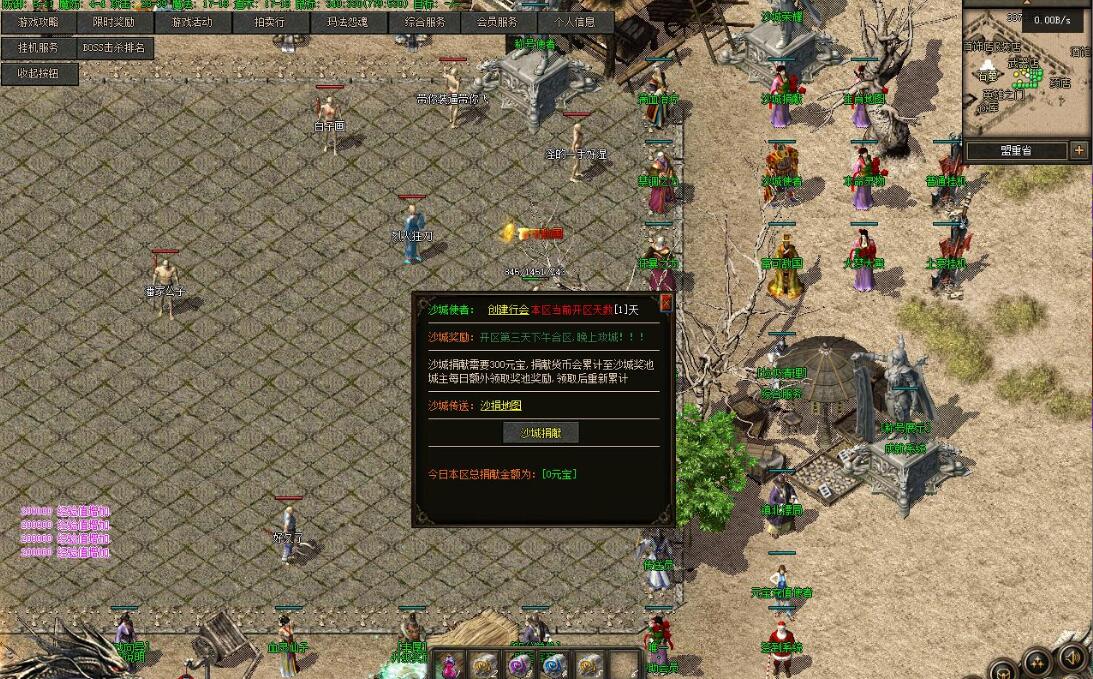The height and width of the screenshot is (679, 1093).
Task: Open the 游戏攻略 game guide menu
Action: tap(39, 22)
